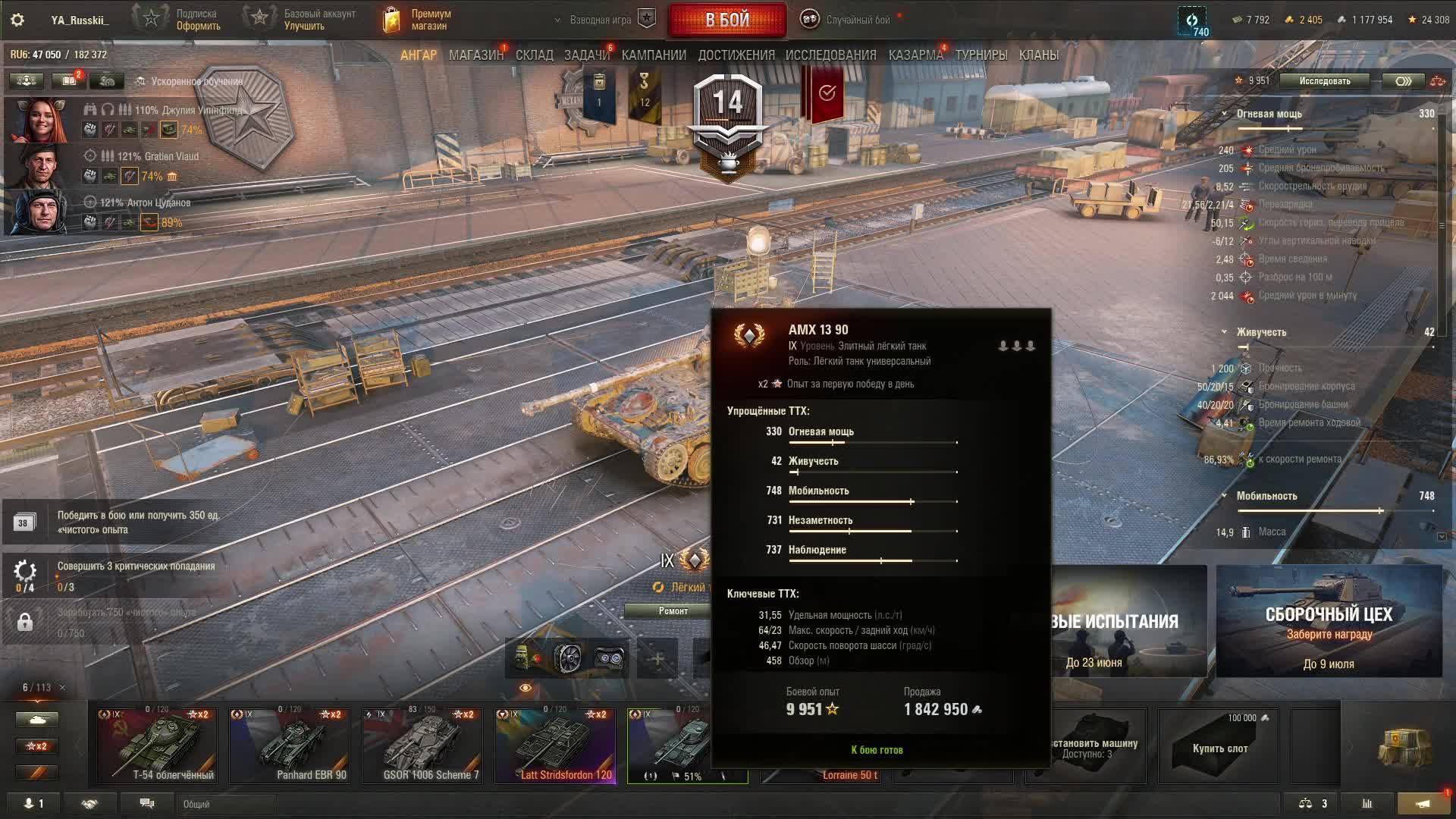Screen dimensions: 1456x819
Task: Switch to the КАЗАРМА barracks tab
Action: (915, 55)
